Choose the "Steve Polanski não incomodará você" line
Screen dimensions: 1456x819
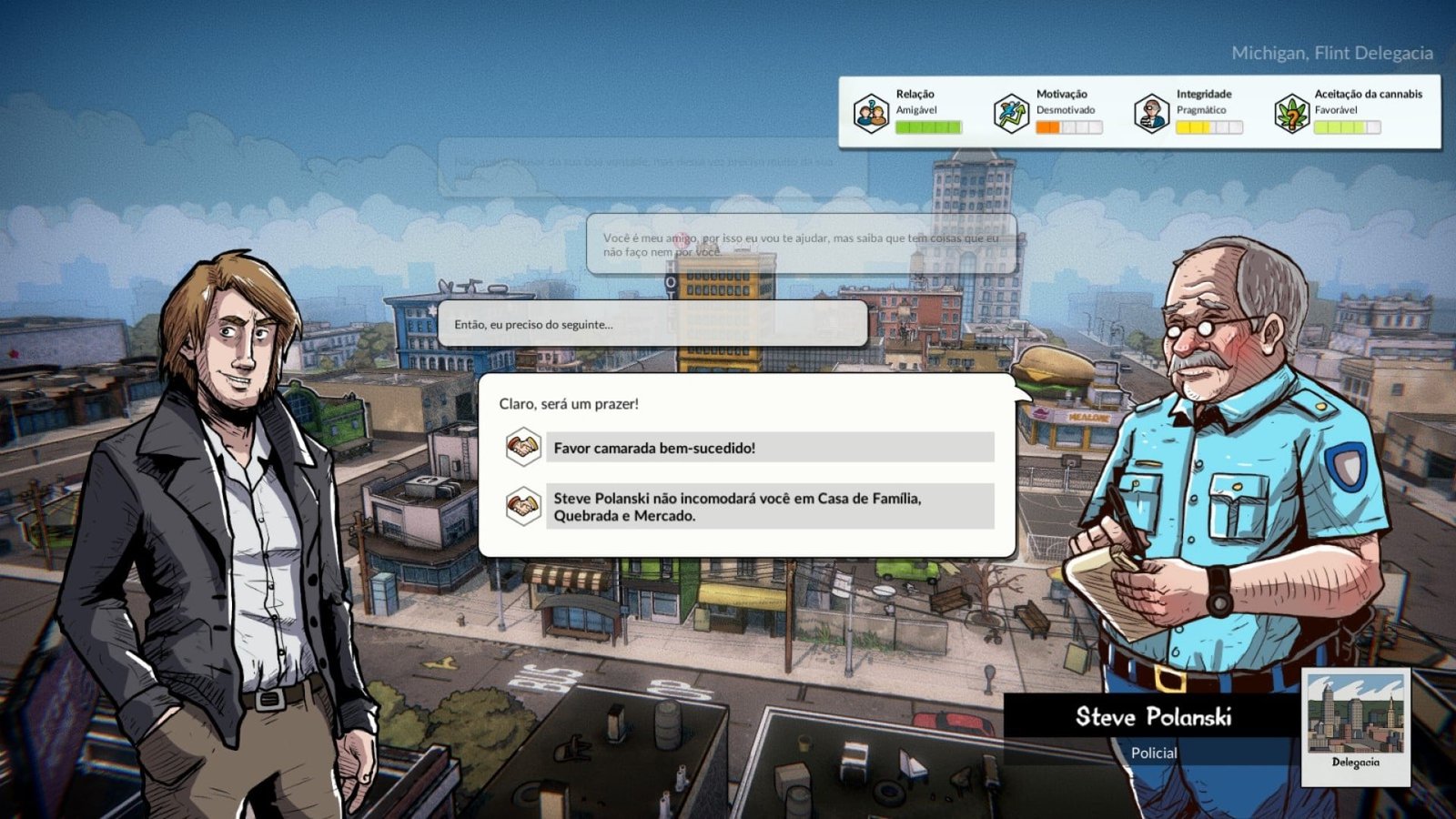[x=769, y=507]
